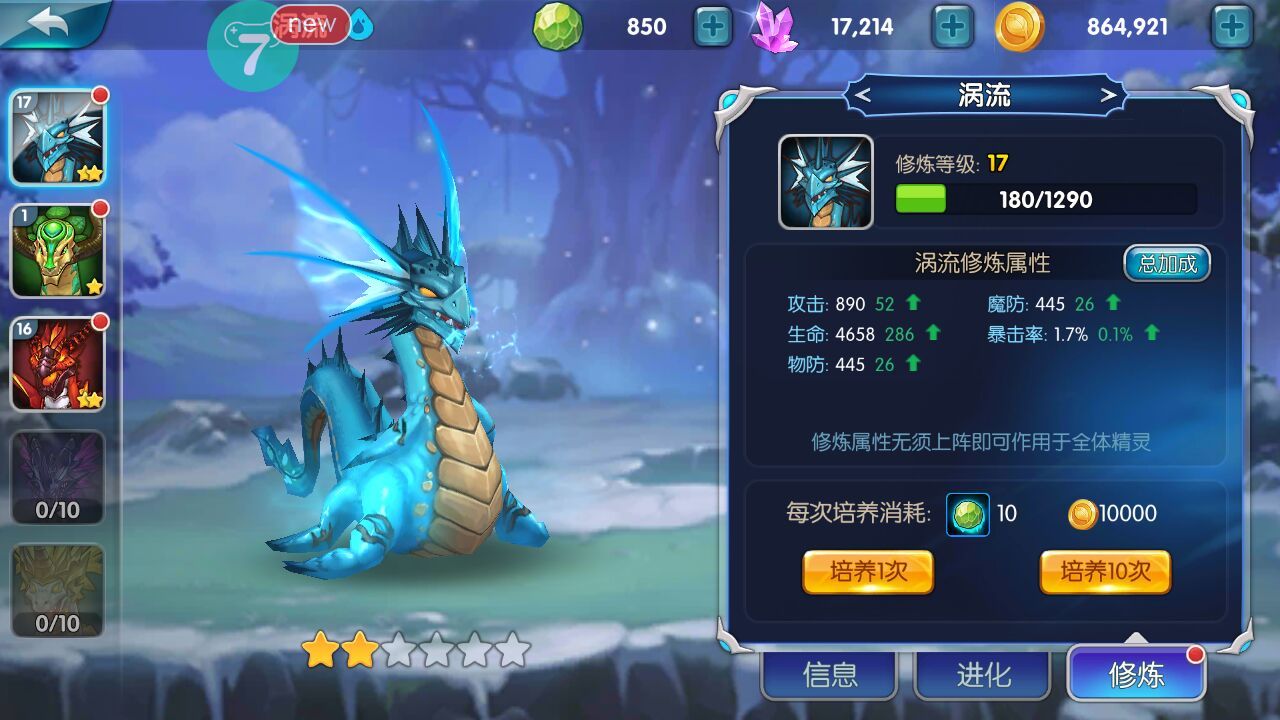Select the red dragon thumbnail numbered 16
Screen dimensions: 1280x720
point(57,365)
